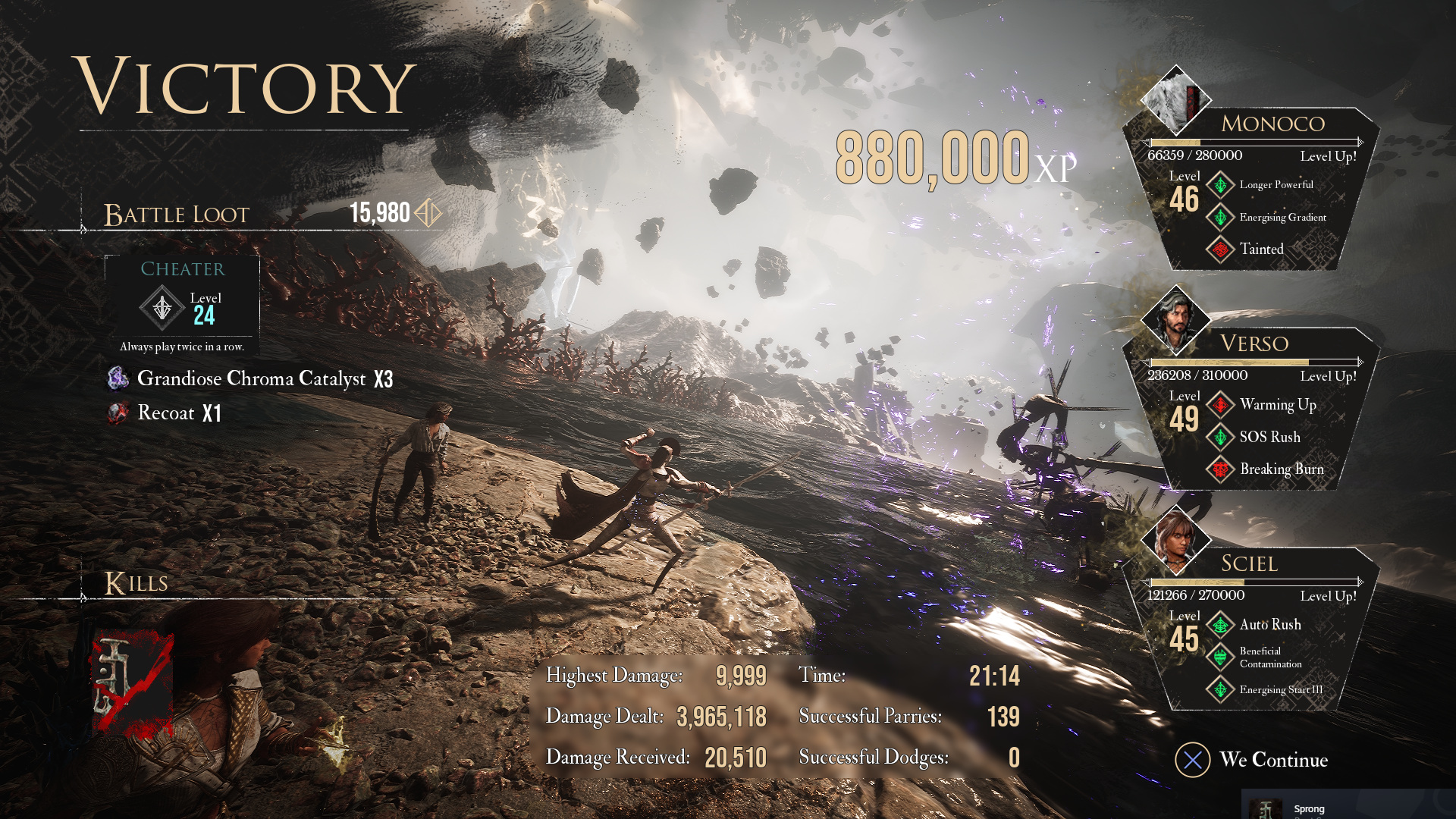The image size is (1456, 819).
Task: Click Verso's character portrait
Action: (1175, 319)
